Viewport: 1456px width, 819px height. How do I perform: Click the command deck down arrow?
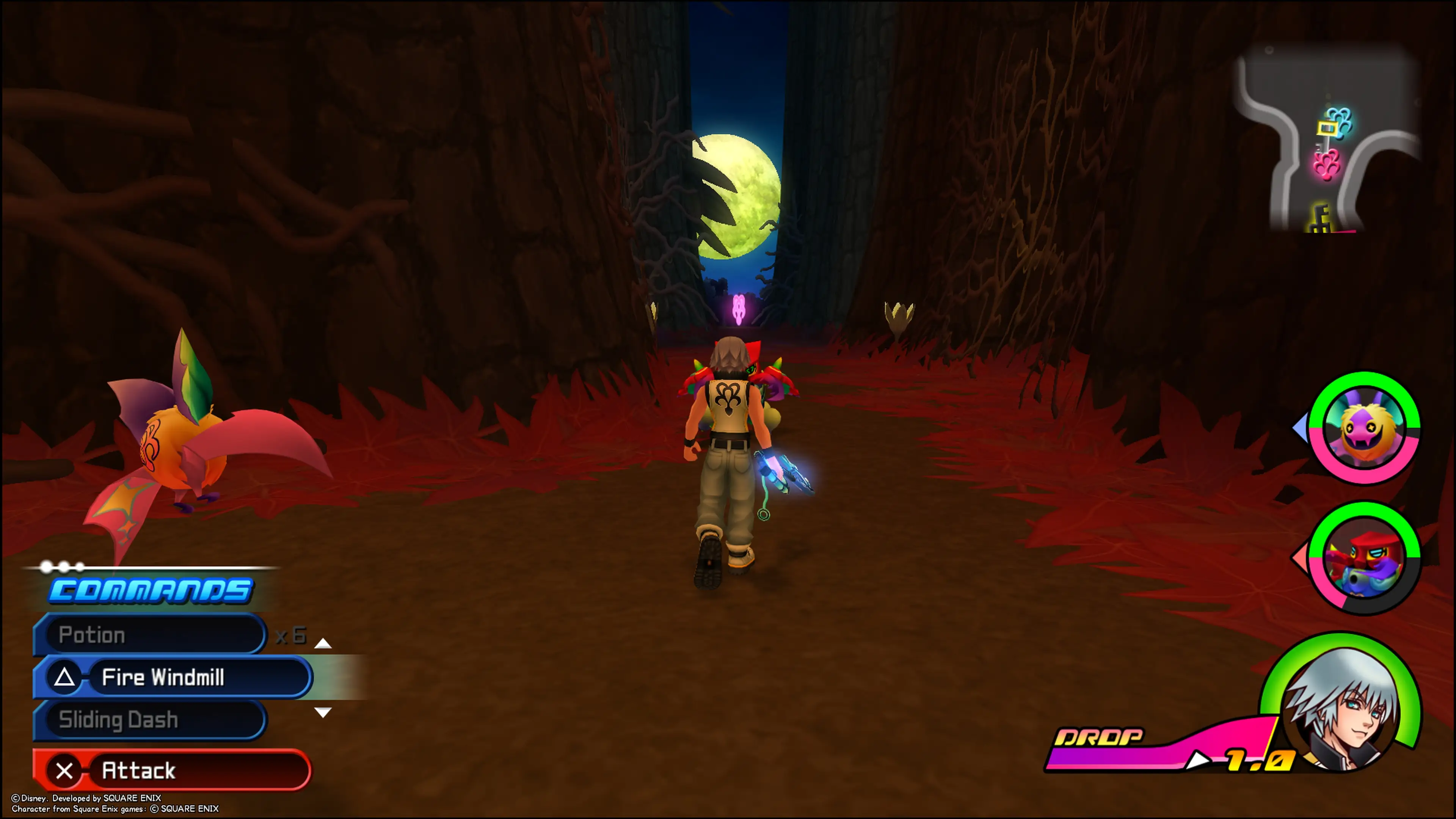[323, 712]
